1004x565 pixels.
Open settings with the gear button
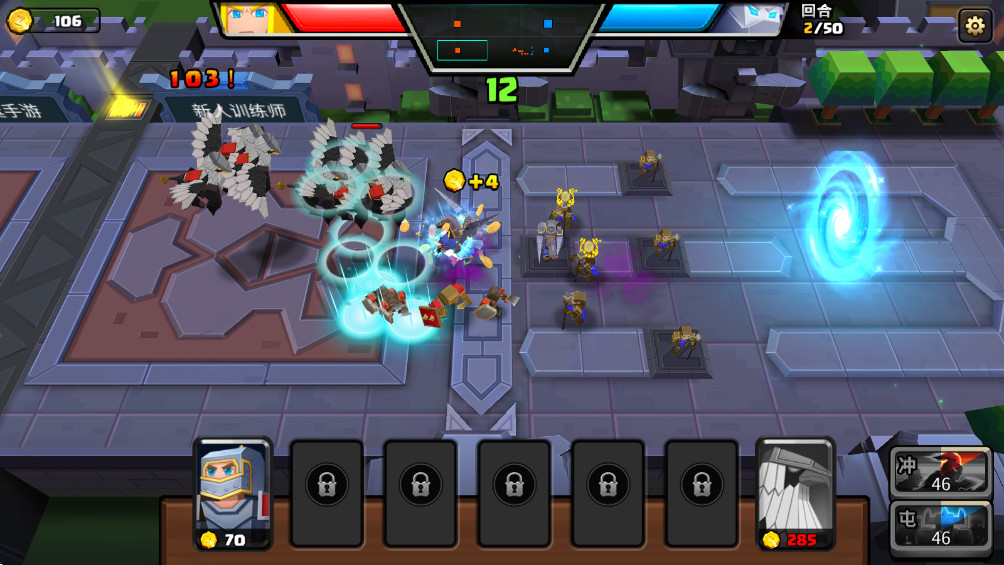(x=974, y=24)
